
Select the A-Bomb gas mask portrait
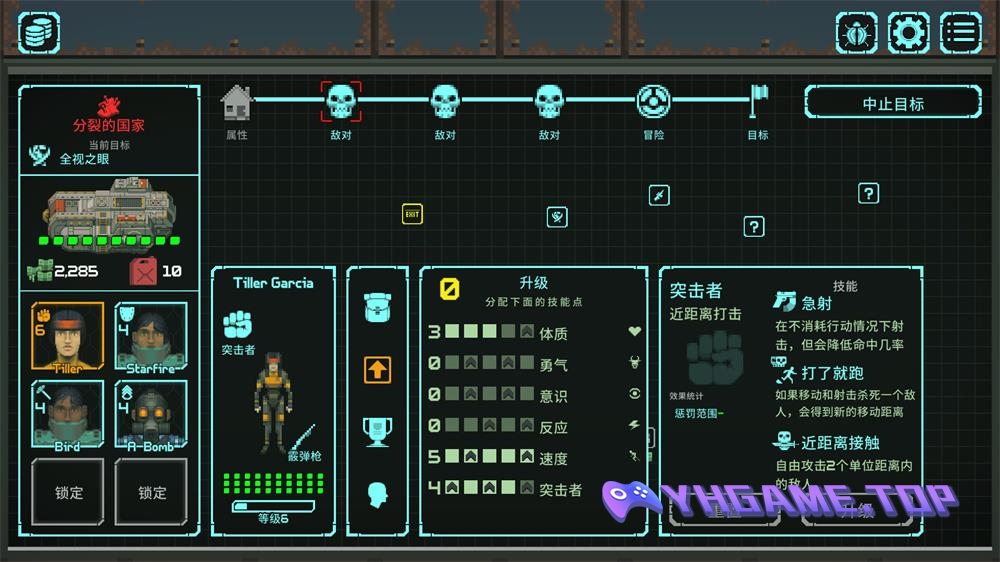click(151, 413)
